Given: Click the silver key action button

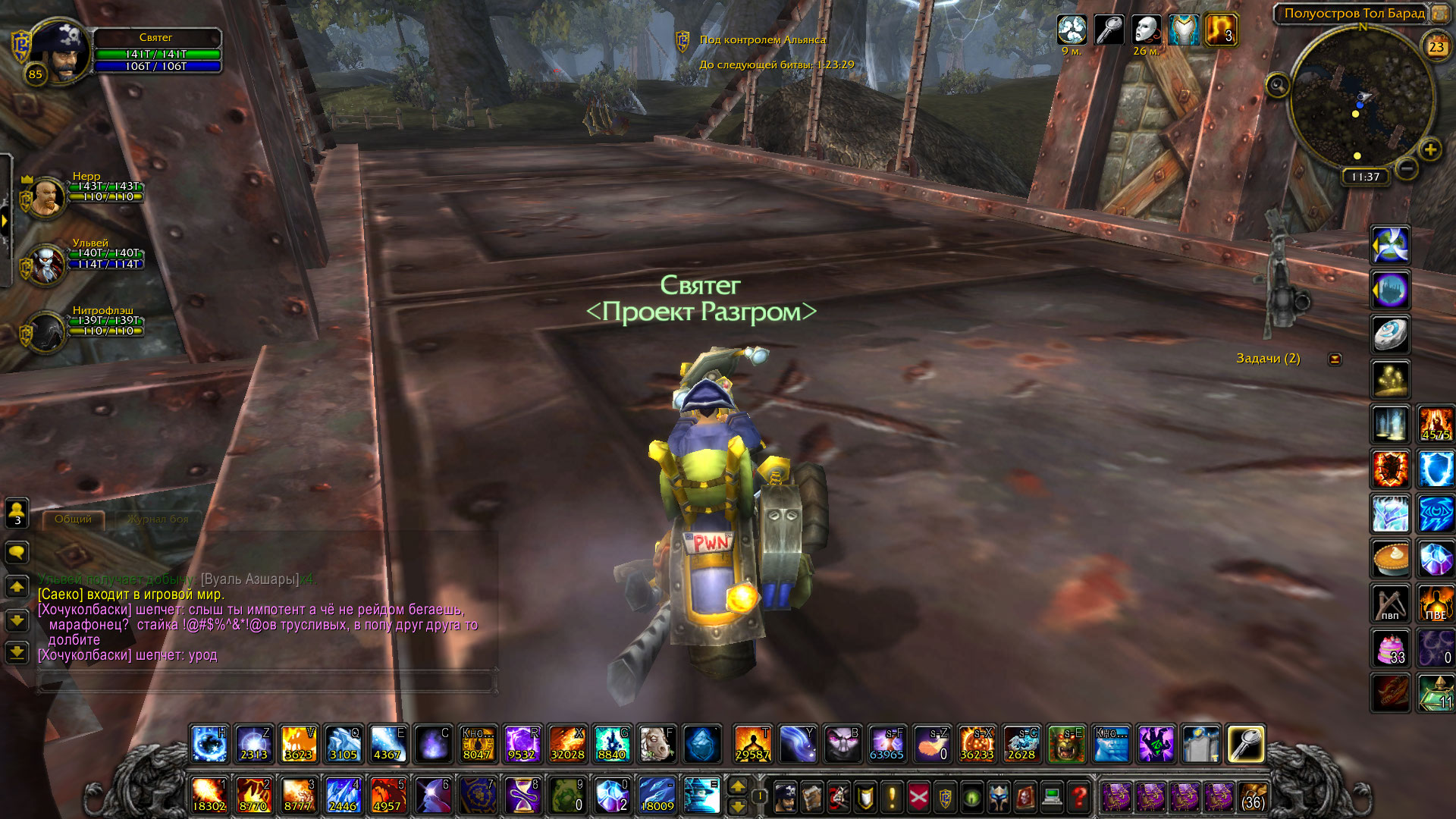Looking at the screenshot, I should 1245,744.
